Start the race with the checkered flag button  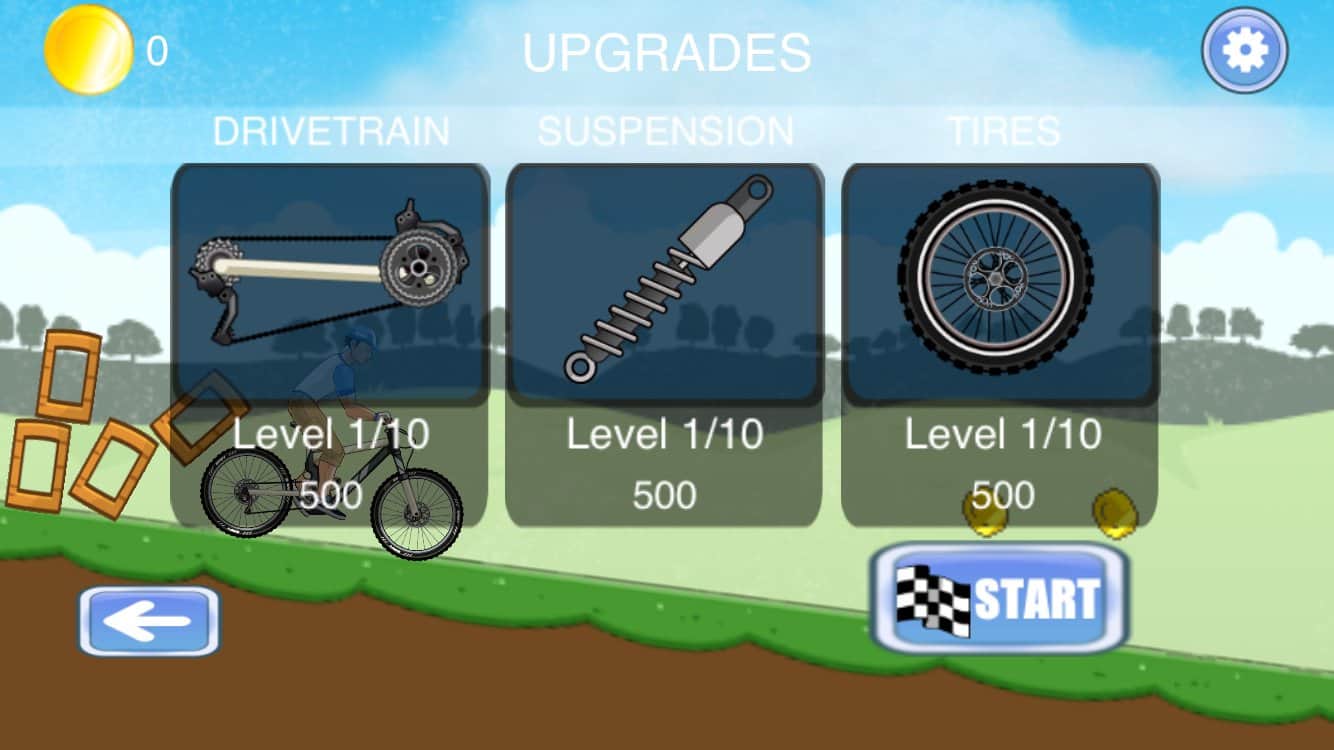click(x=1000, y=599)
